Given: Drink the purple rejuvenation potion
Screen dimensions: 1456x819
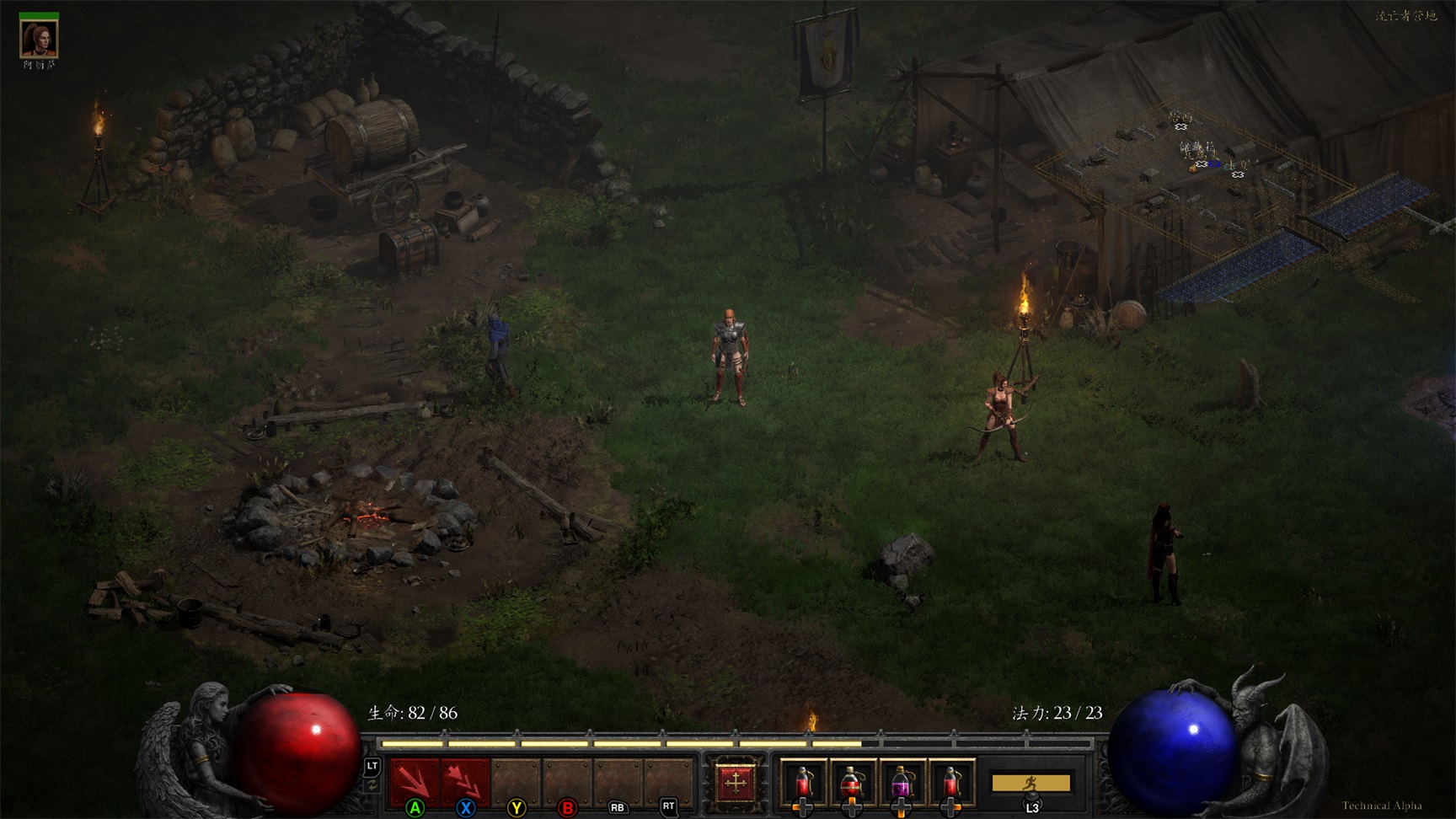Looking at the screenshot, I should pos(901,782).
